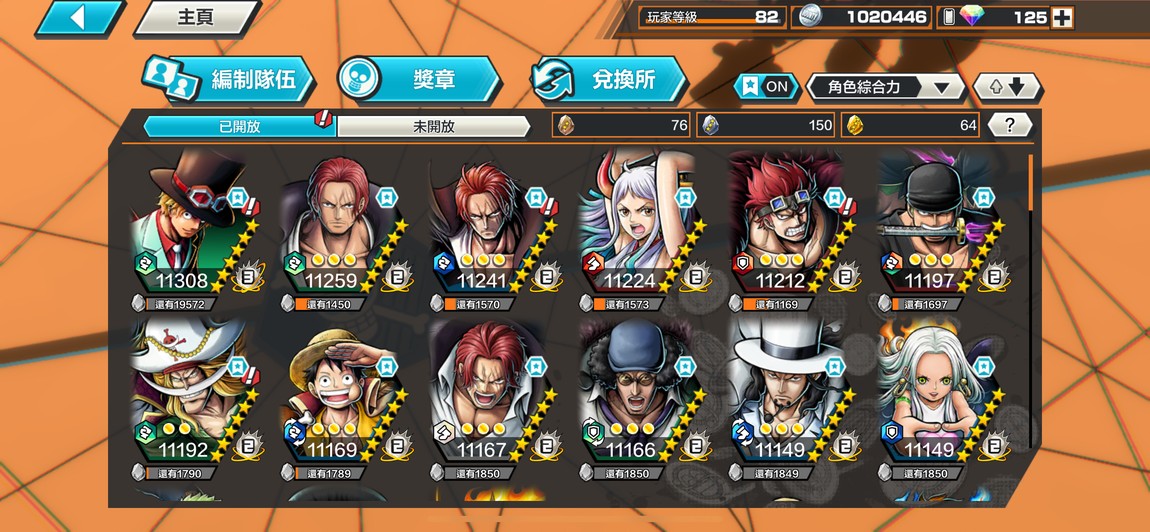The image size is (1150, 532).
Task: Return to 主頁 home screen
Action: click(195, 18)
